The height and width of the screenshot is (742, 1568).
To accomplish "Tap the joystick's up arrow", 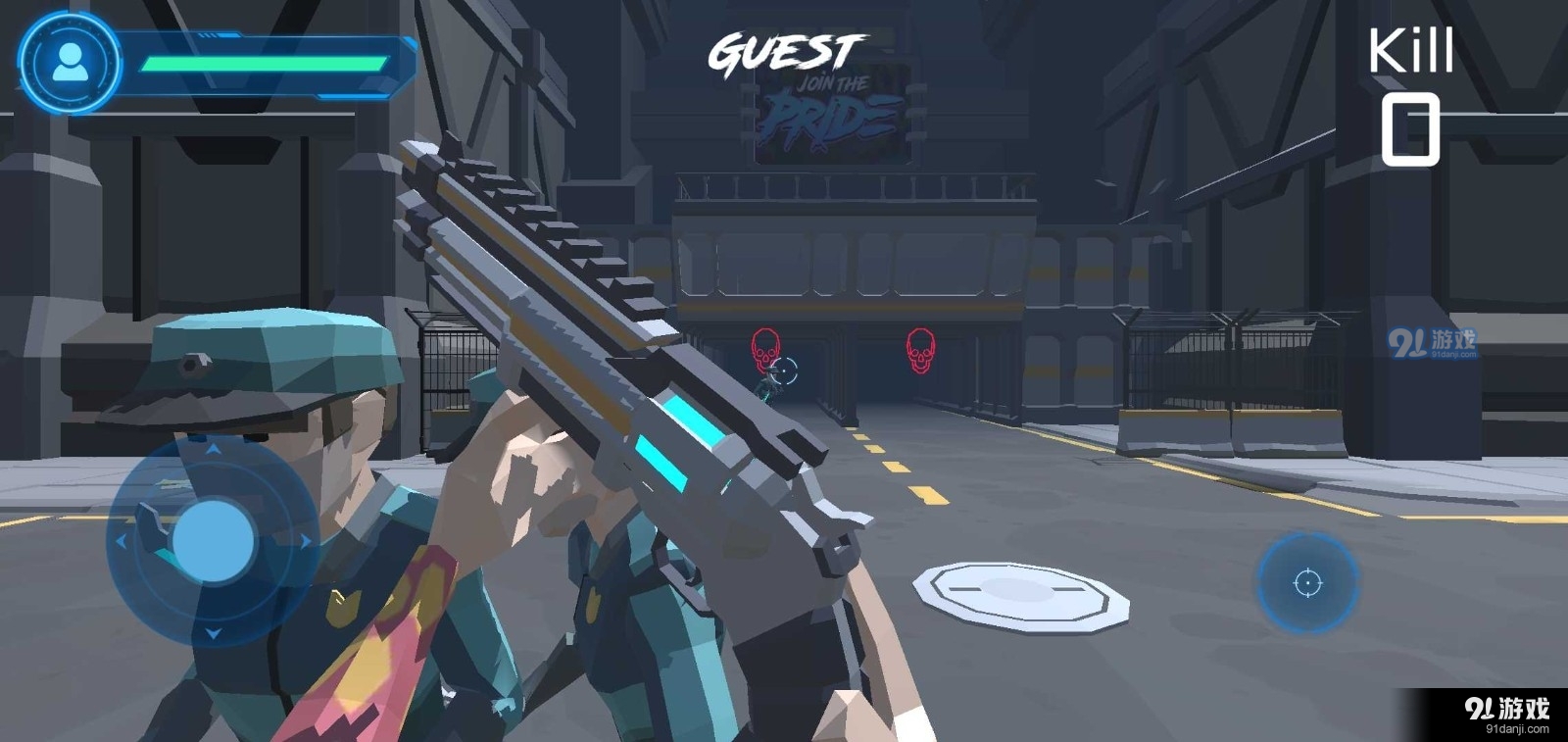I will 213,449.
